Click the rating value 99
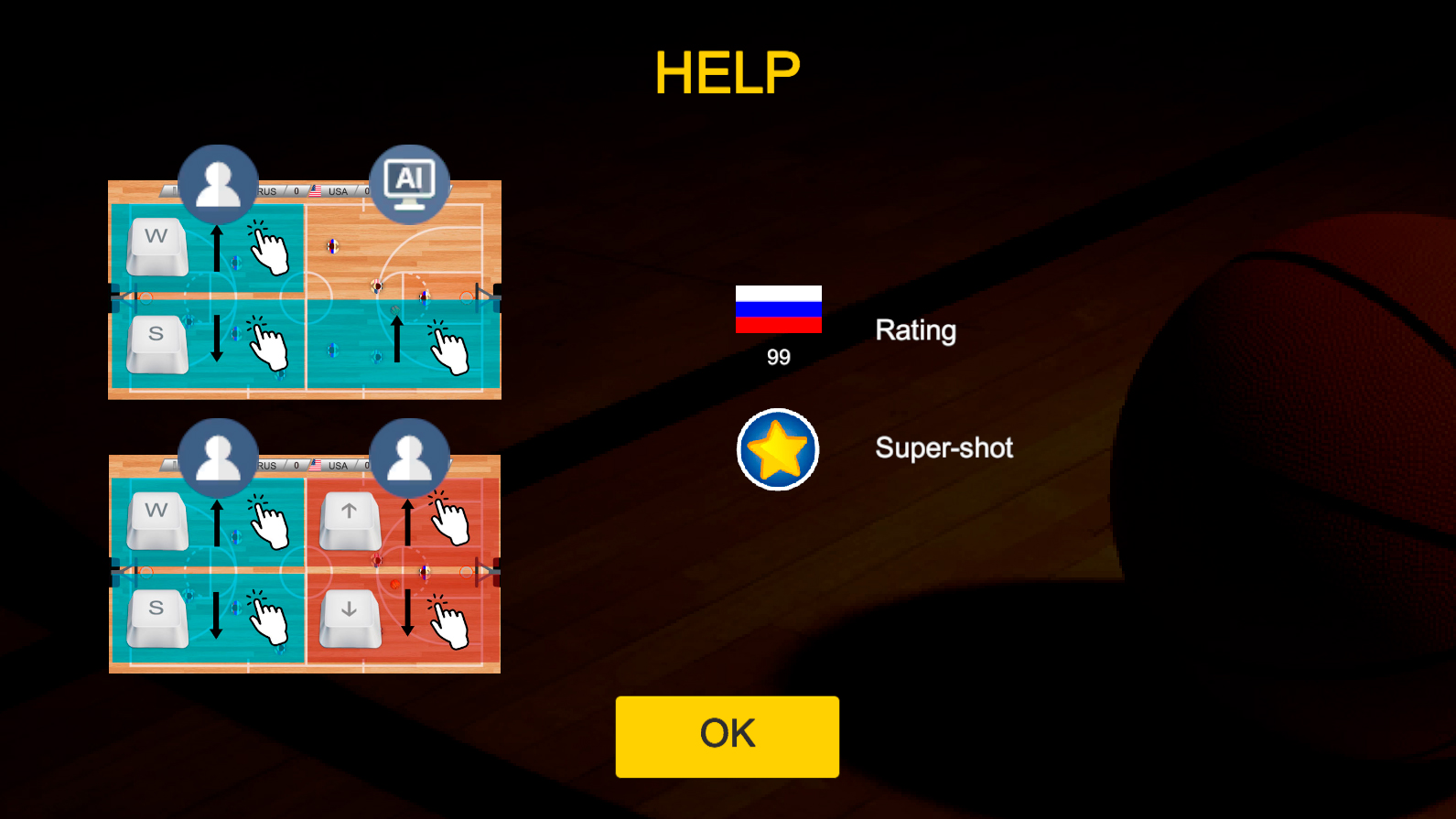Screen dimensions: 1456x819 click(x=778, y=358)
